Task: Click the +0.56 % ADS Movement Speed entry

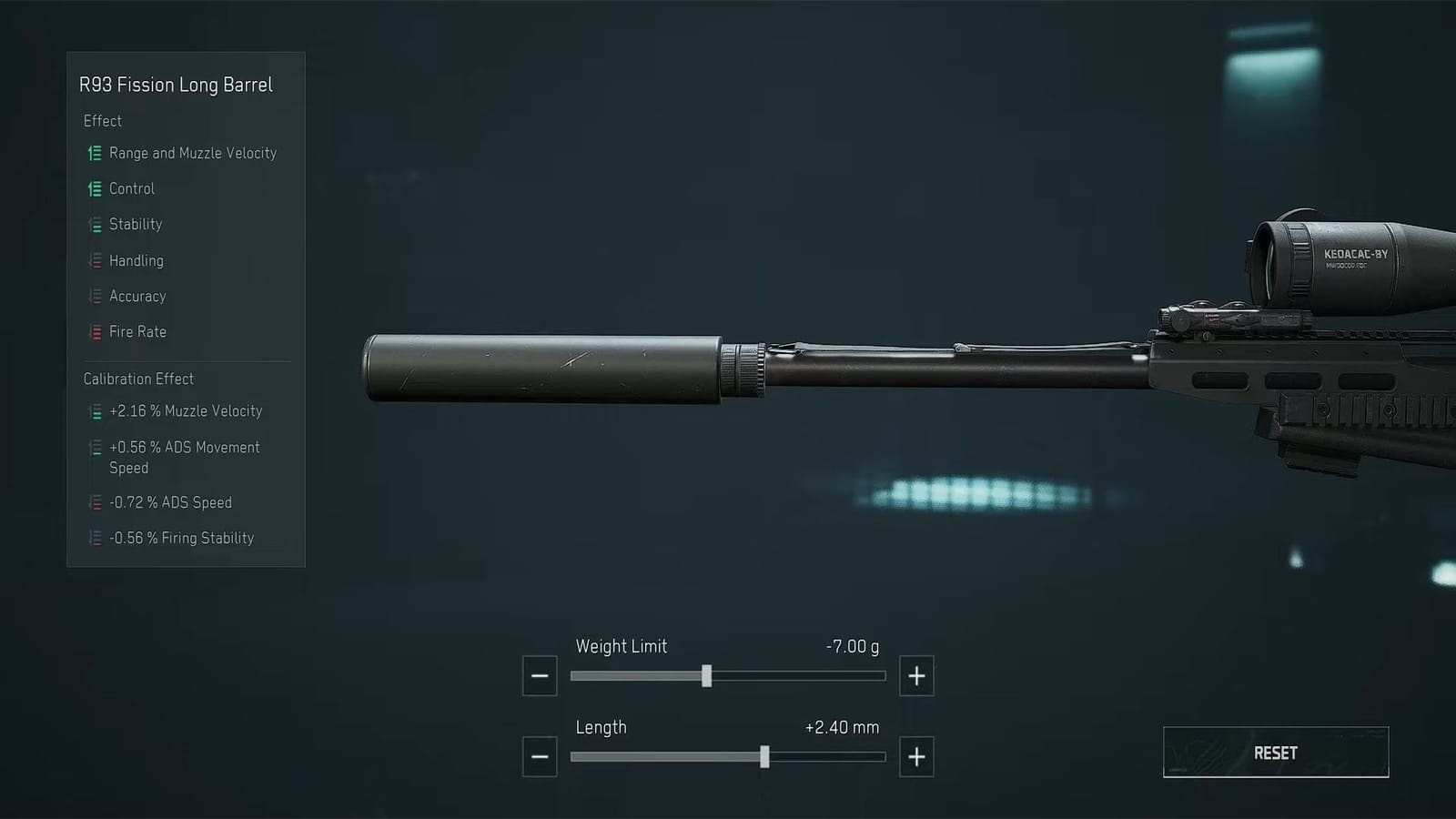Action: tap(94, 448)
